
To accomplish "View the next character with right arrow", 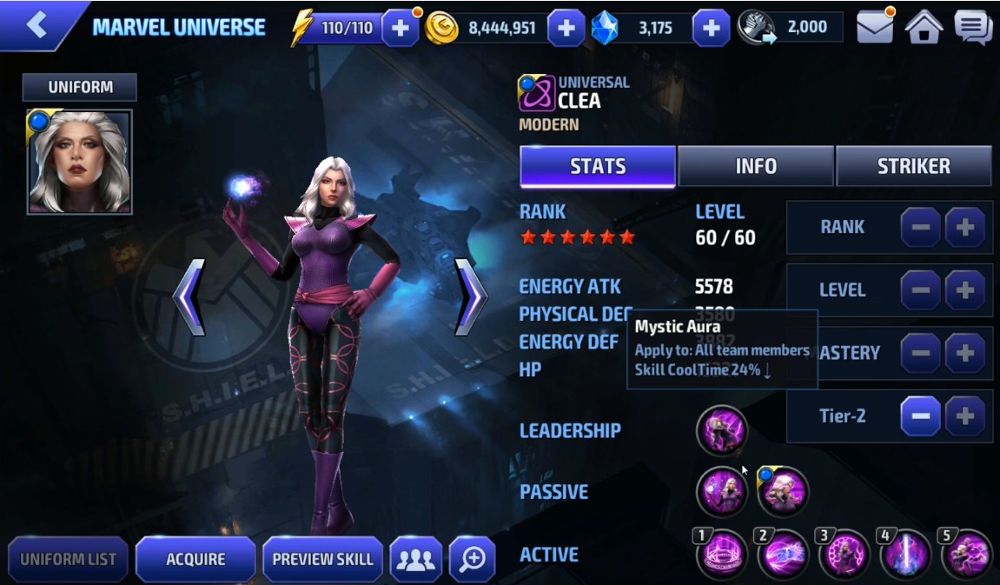I will pos(470,297).
